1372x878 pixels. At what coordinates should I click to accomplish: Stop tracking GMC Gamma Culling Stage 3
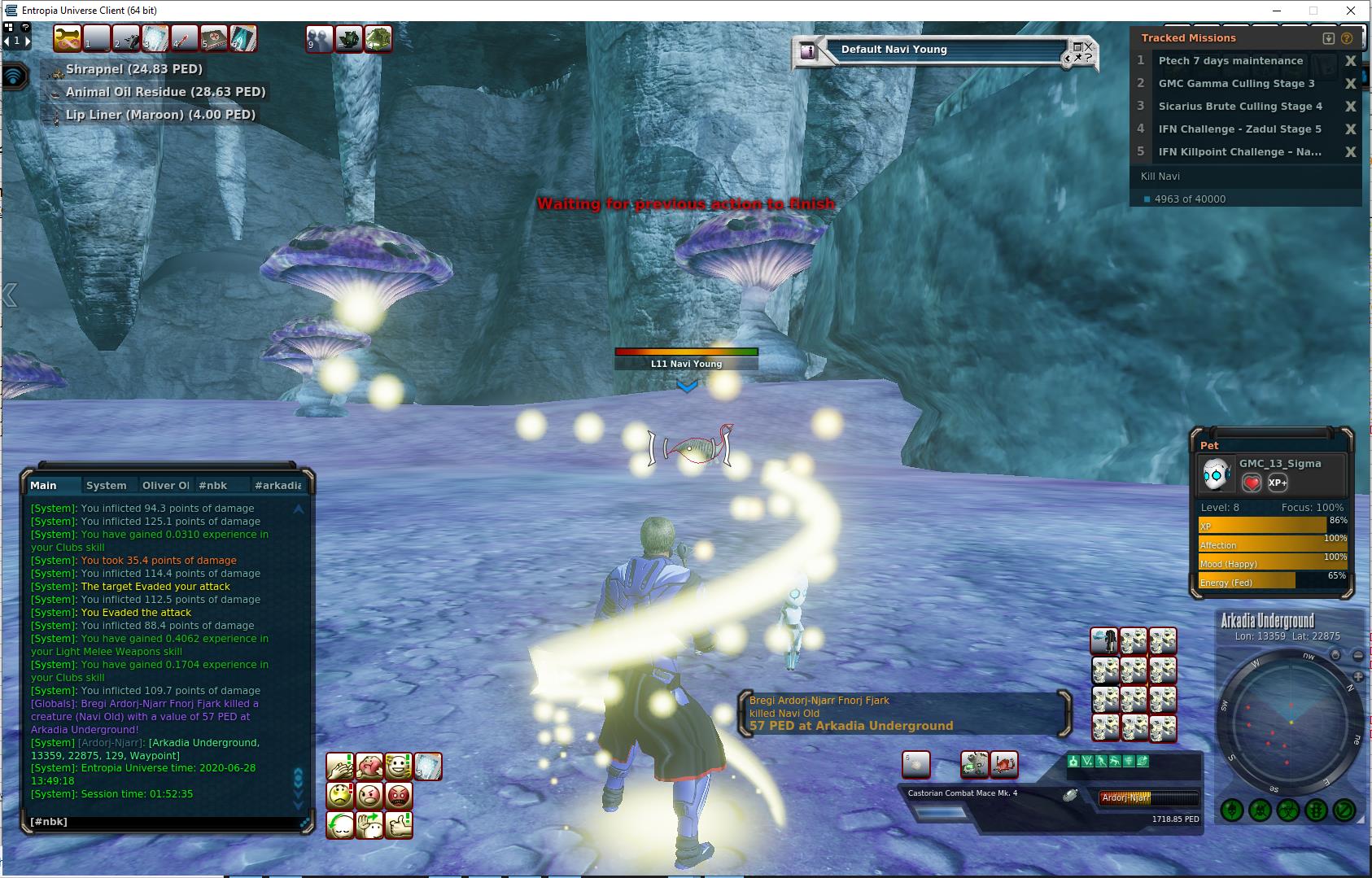tap(1351, 84)
